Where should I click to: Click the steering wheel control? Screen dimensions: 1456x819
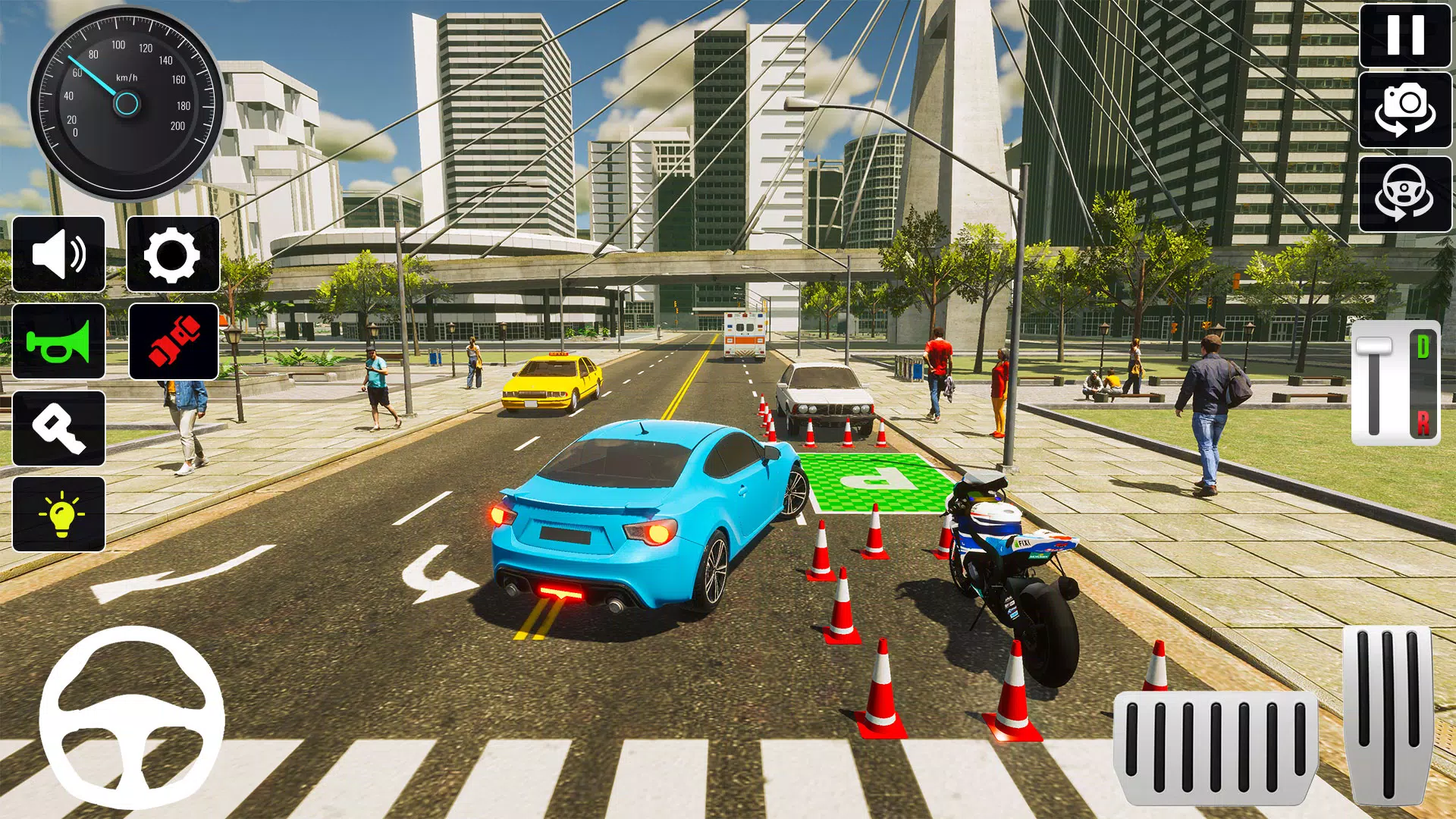132,717
